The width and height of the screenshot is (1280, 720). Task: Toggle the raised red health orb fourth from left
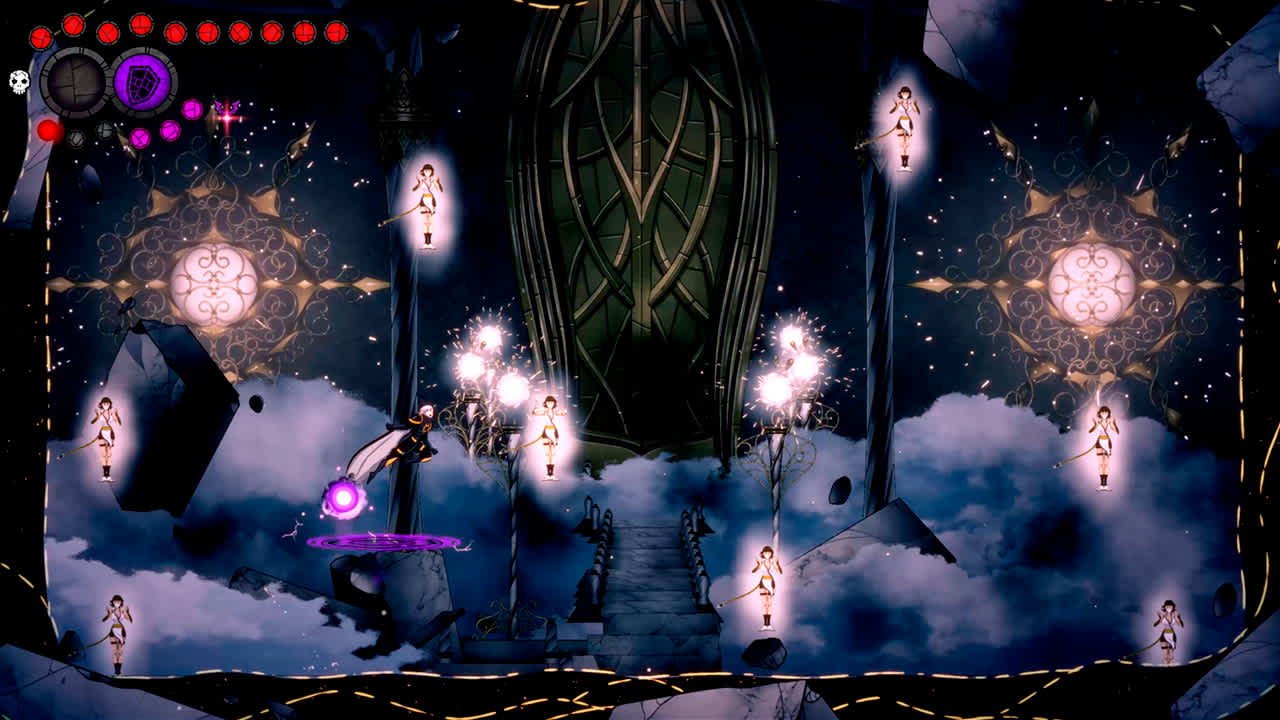tap(139, 25)
